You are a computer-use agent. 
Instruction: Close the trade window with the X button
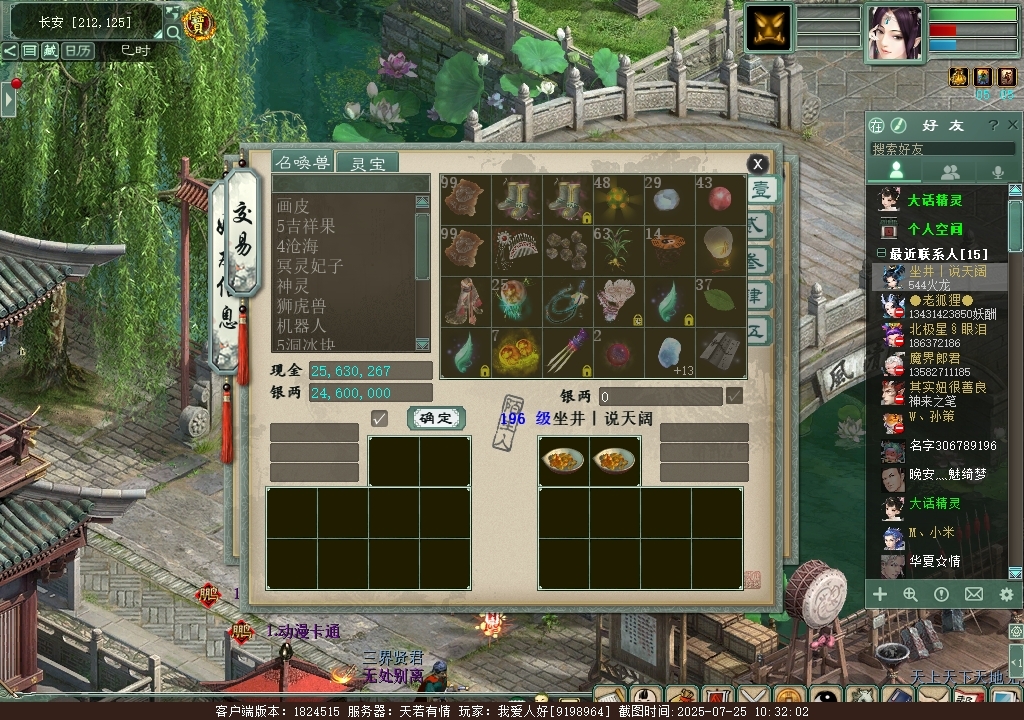tap(758, 164)
